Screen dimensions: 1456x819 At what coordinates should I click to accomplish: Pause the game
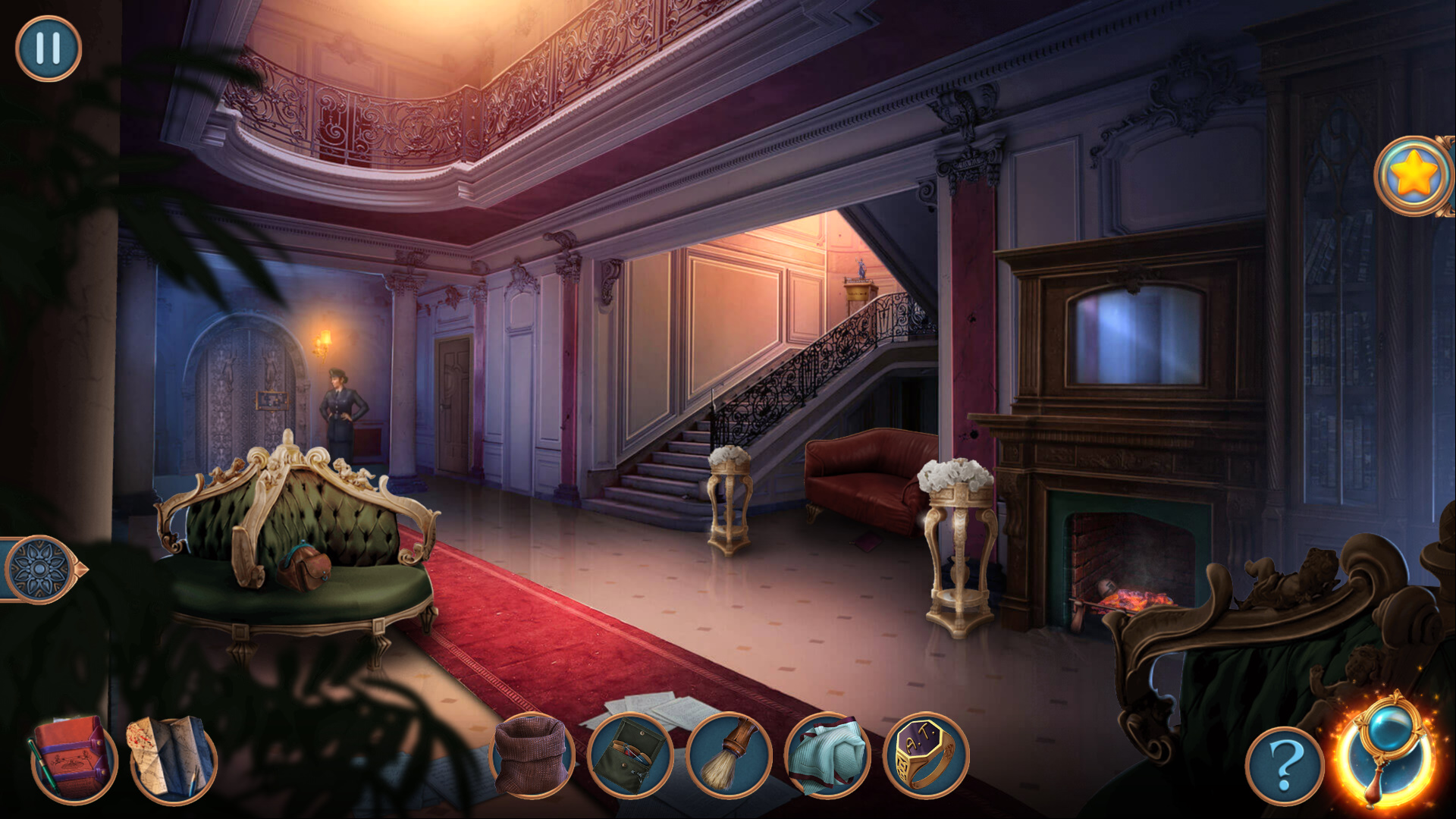click(x=48, y=49)
